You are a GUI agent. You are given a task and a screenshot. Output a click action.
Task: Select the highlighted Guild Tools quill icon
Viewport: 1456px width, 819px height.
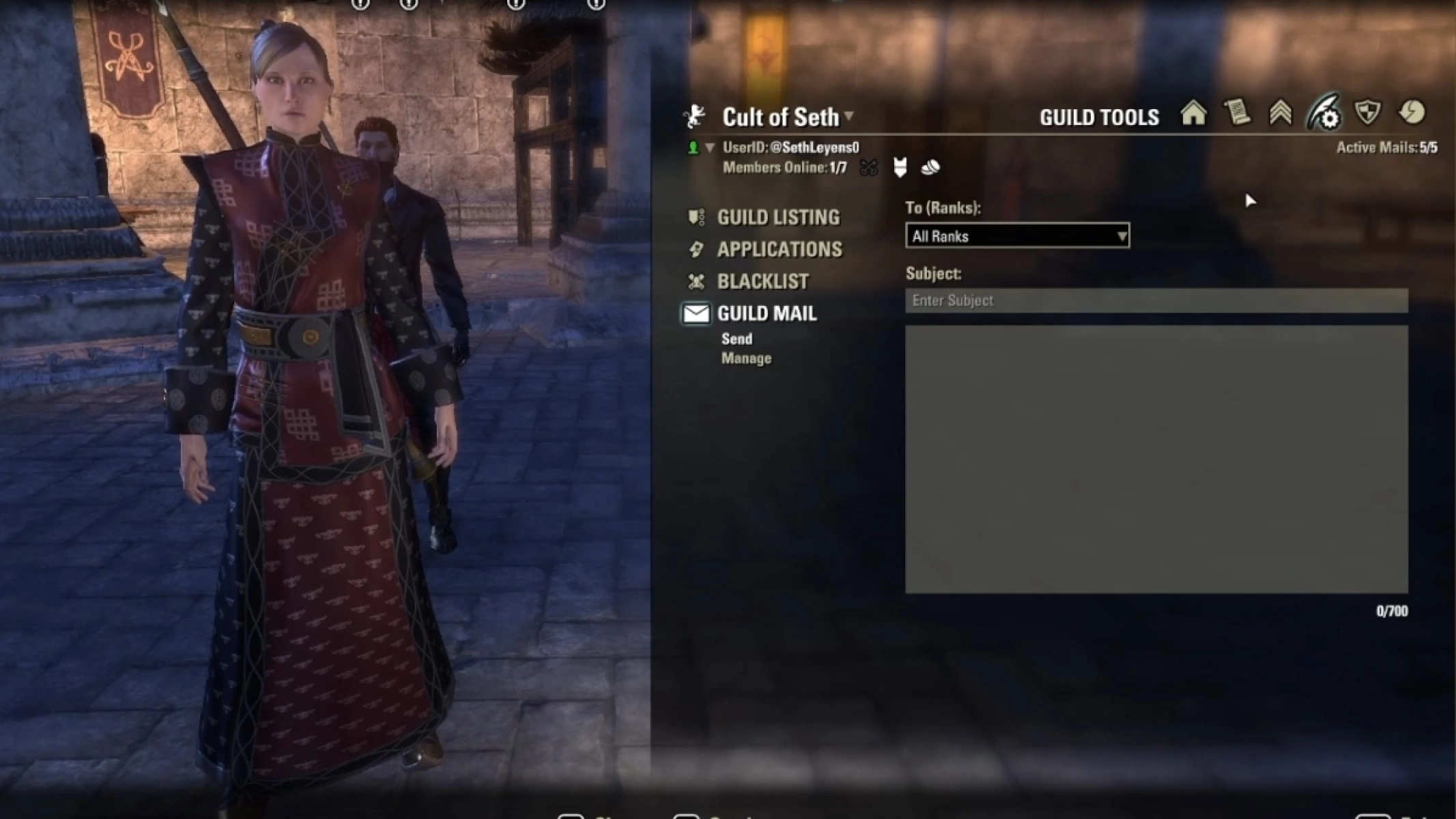tap(1324, 116)
